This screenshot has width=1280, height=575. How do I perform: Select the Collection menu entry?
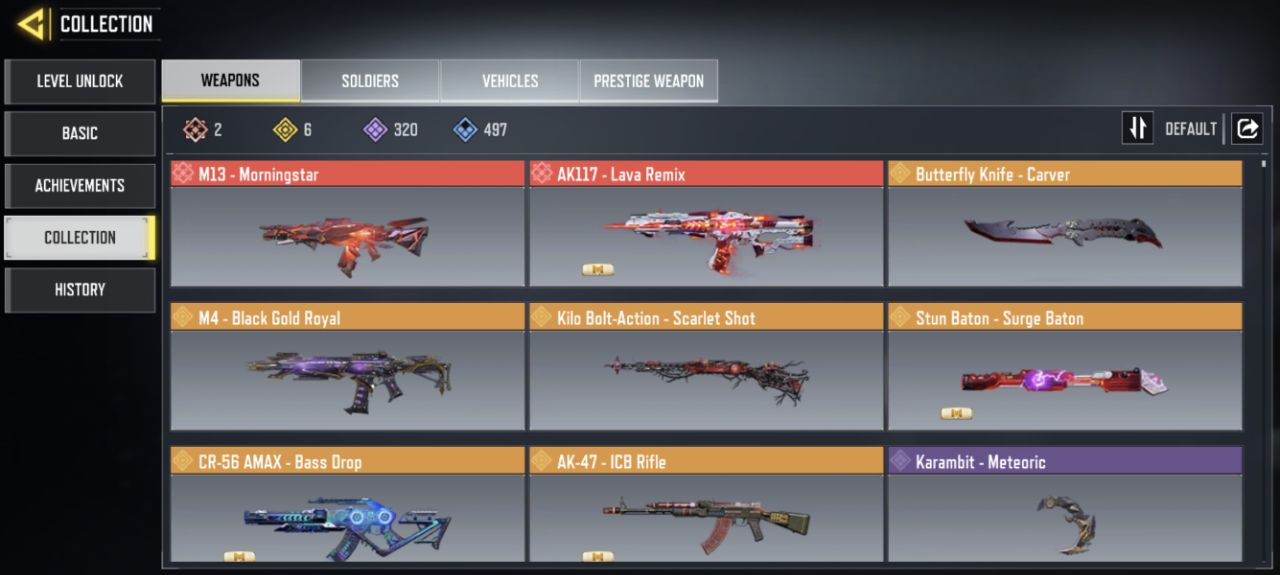(x=80, y=237)
